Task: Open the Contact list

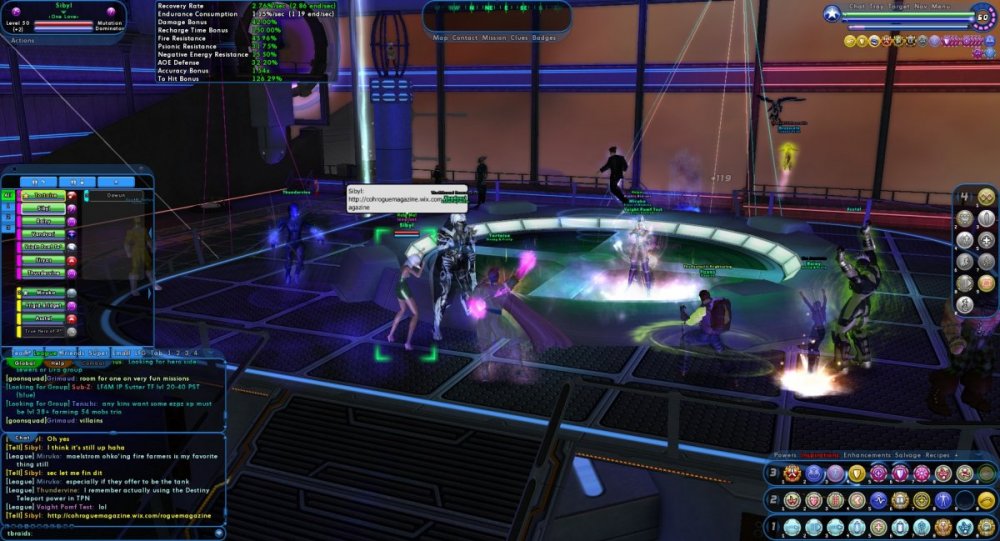Action: point(464,37)
